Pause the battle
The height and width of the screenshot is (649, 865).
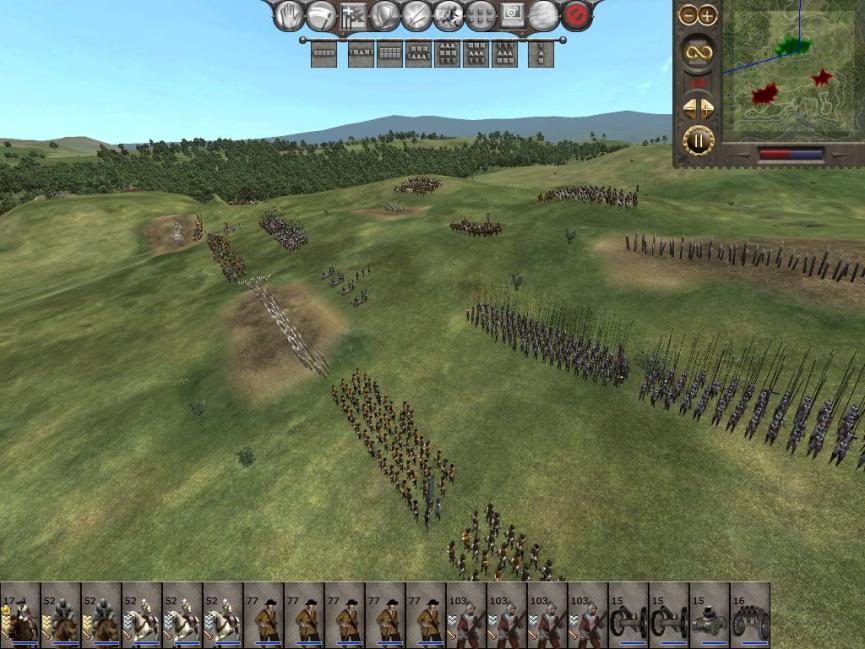pos(698,140)
